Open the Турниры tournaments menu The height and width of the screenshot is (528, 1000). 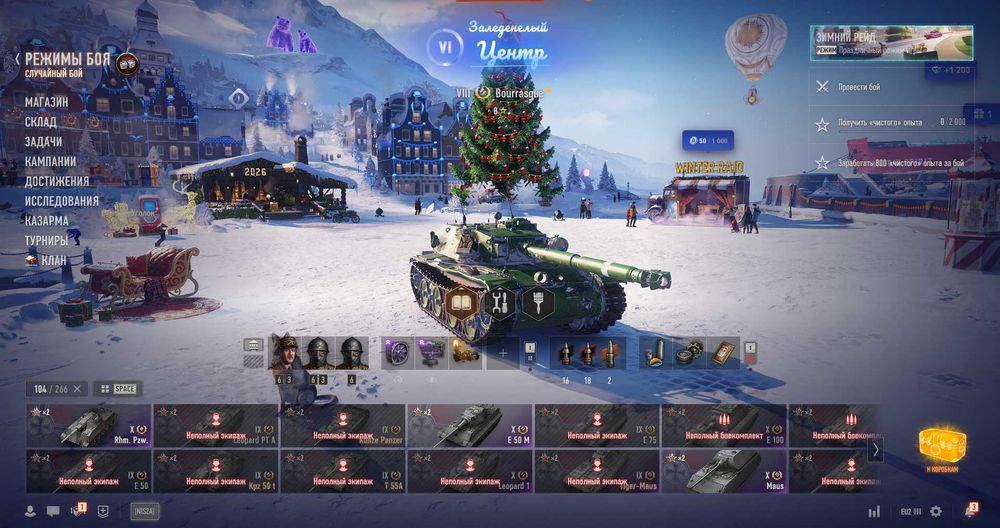click(47, 240)
